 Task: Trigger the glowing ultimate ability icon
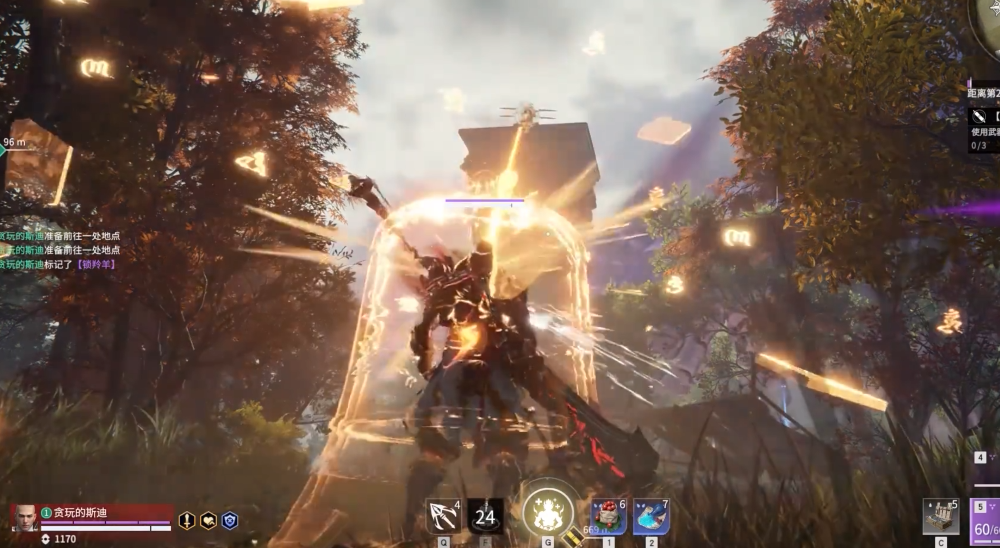[548, 511]
